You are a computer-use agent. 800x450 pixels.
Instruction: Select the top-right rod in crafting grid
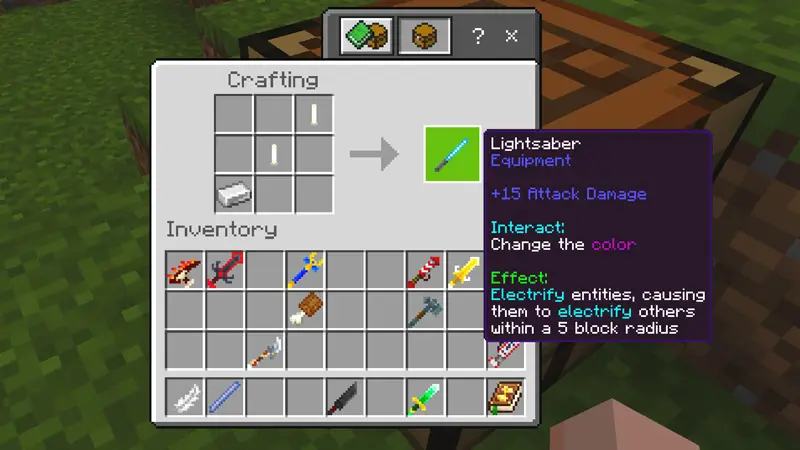[x=313, y=114]
